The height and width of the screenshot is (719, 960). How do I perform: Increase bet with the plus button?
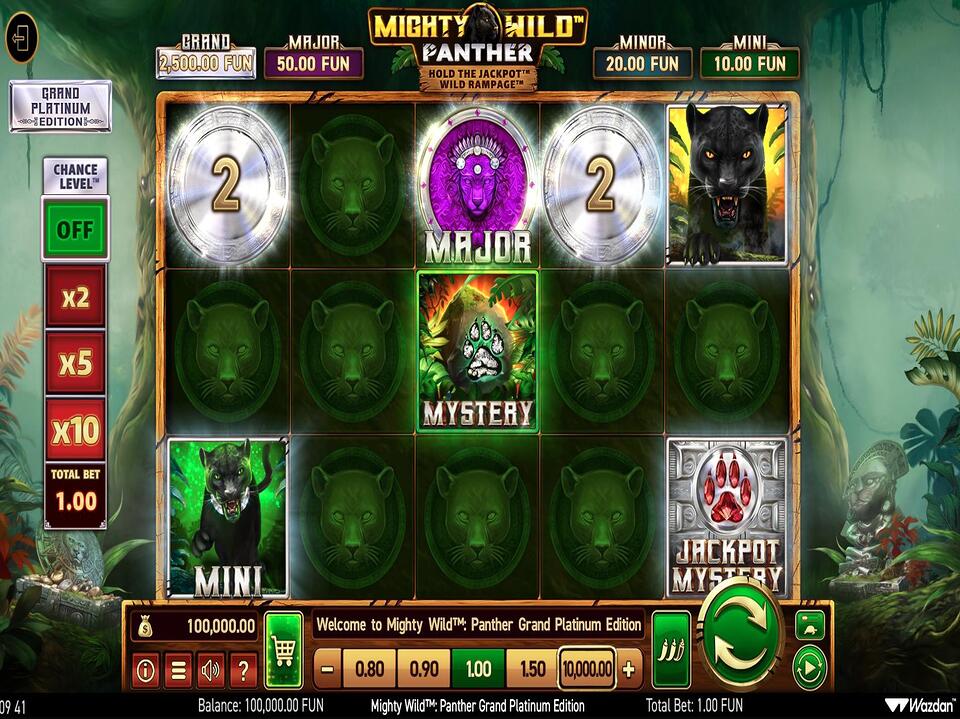[628, 669]
